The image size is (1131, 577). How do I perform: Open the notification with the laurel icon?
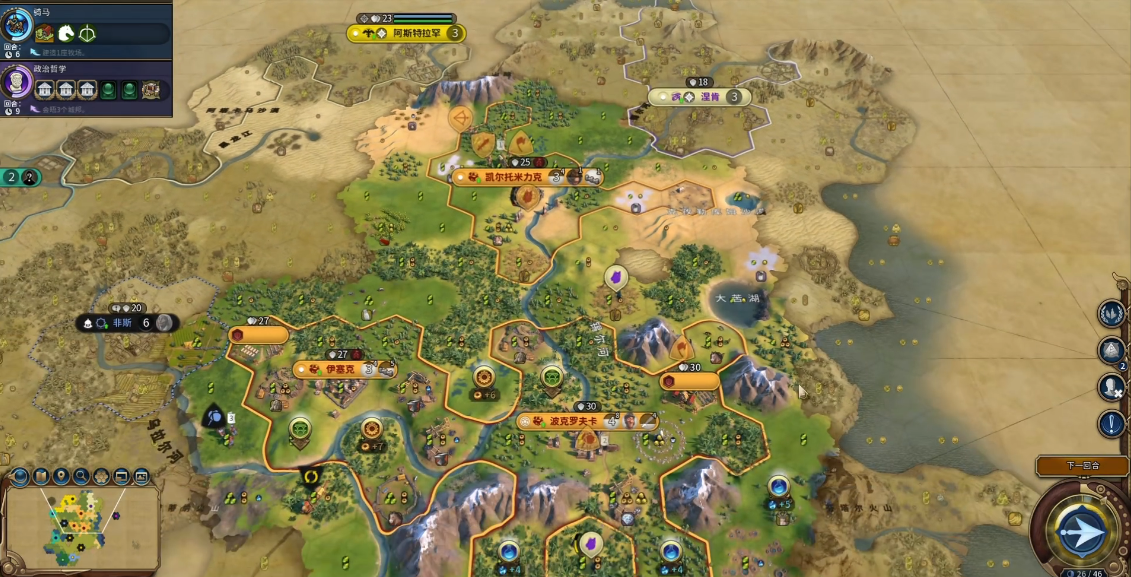(x=1112, y=314)
